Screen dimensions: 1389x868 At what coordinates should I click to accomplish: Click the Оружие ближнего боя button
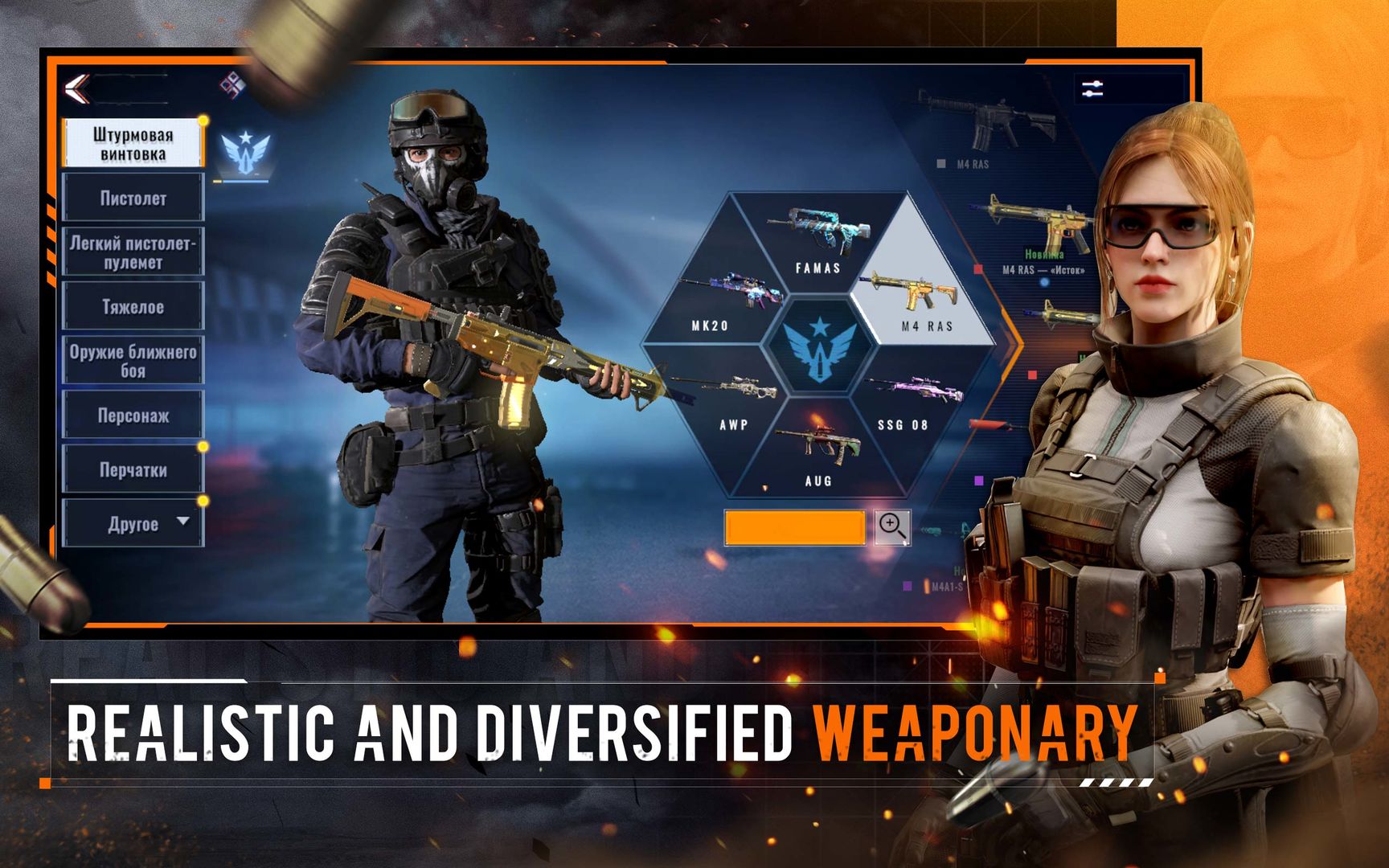[133, 362]
